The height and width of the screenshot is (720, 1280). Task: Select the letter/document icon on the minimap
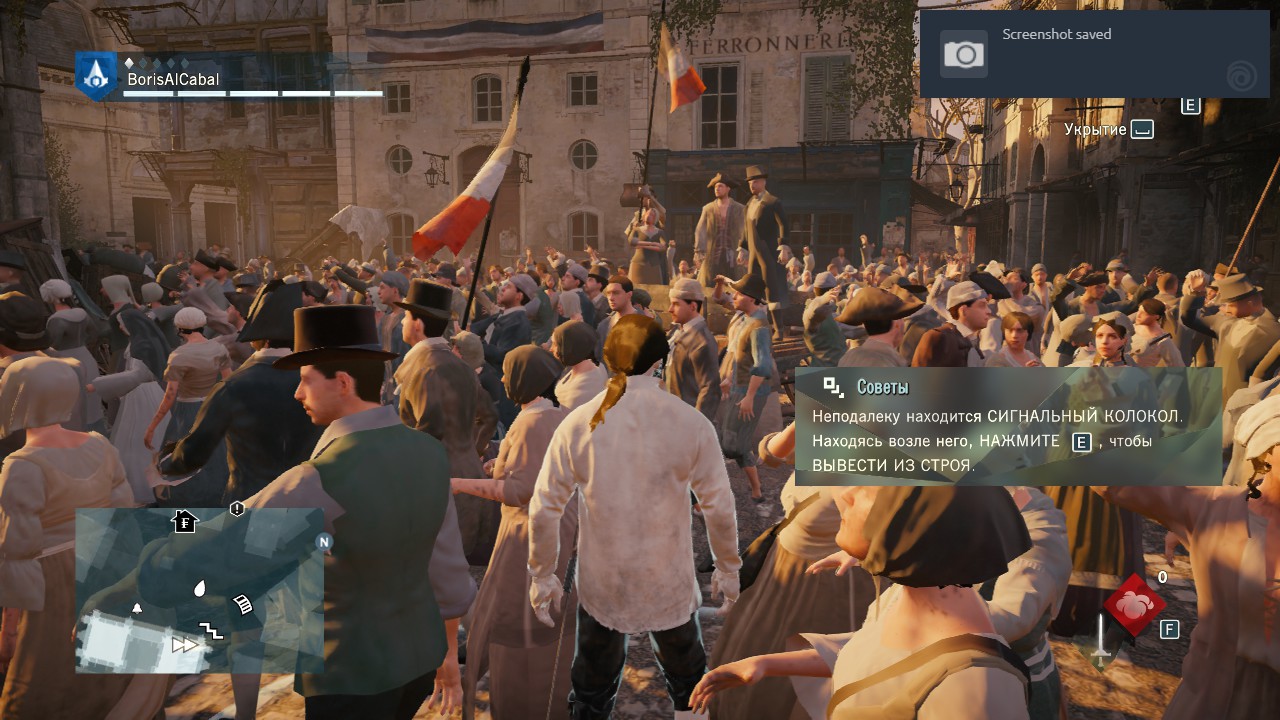(242, 603)
